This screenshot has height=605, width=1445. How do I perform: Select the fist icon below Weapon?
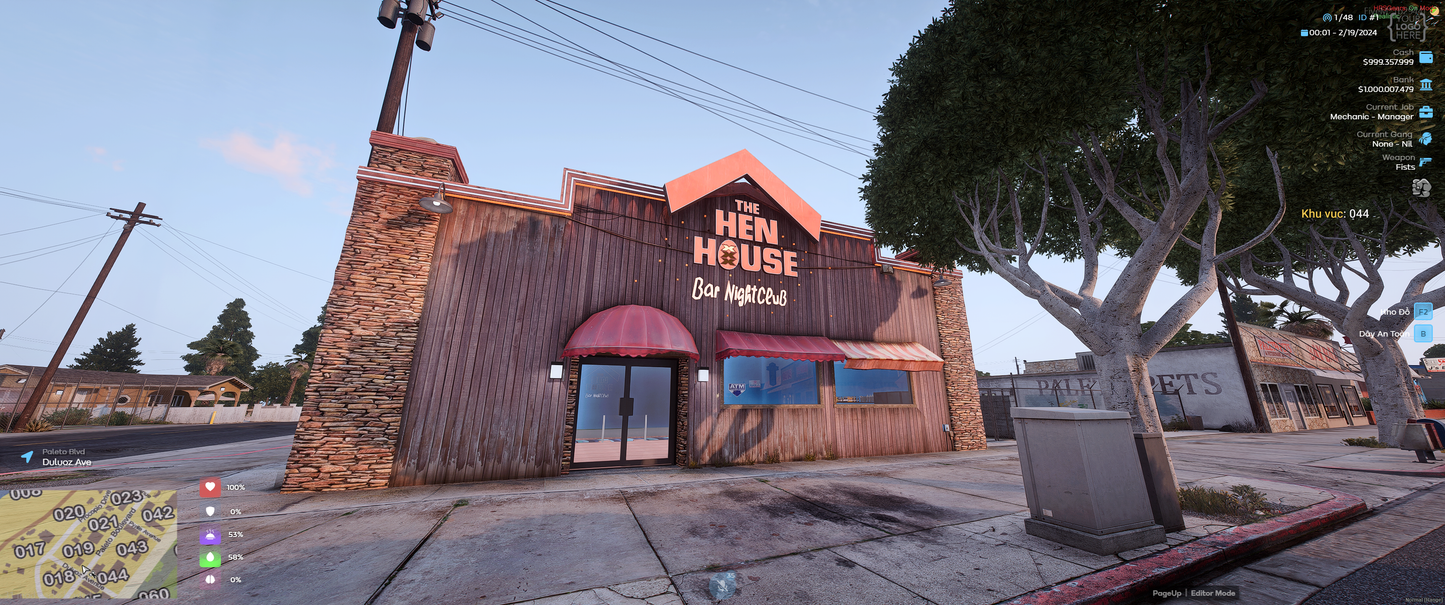[1421, 187]
